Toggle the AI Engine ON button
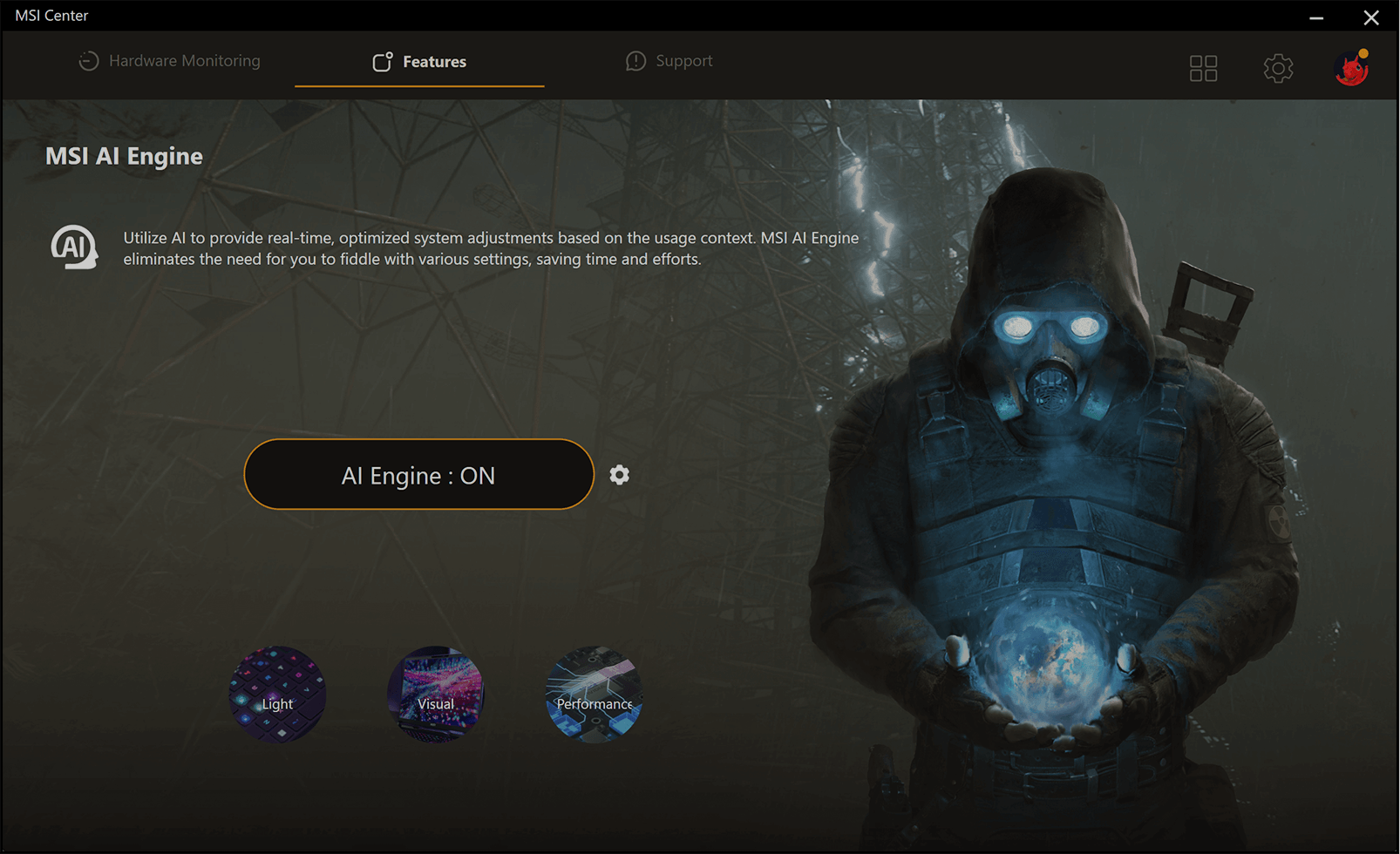1400x854 pixels. [x=418, y=475]
